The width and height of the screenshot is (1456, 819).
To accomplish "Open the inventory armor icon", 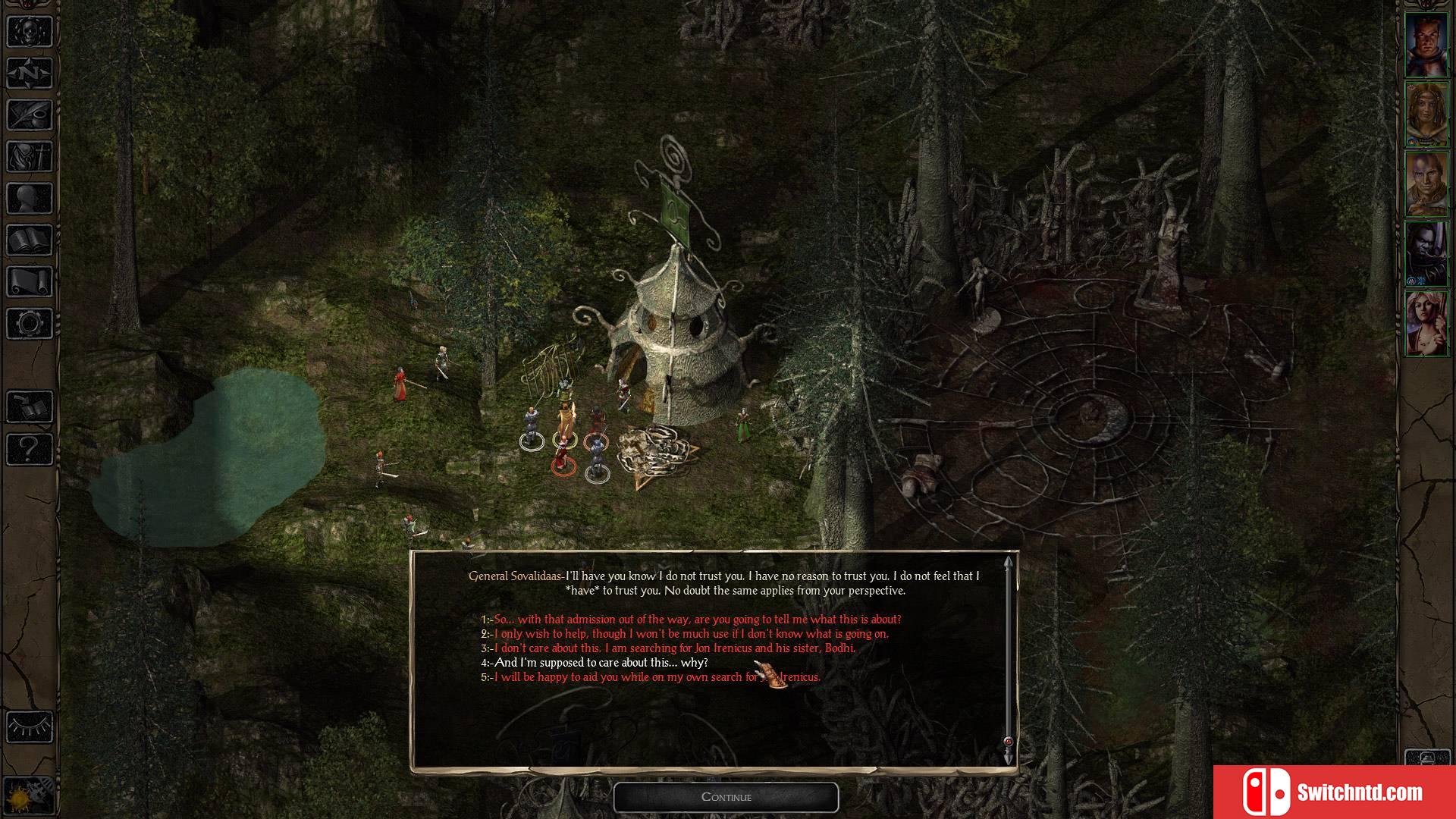I will pyautogui.click(x=30, y=157).
